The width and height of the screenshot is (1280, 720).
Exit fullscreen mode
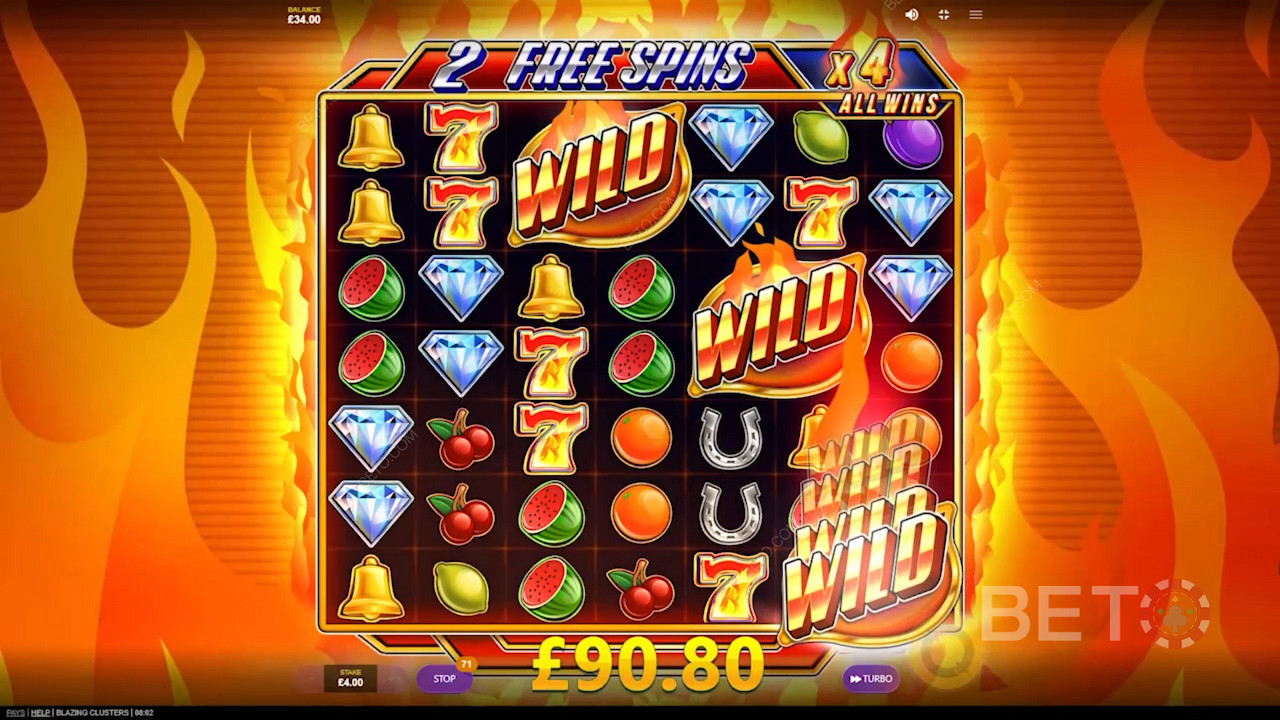(x=943, y=15)
